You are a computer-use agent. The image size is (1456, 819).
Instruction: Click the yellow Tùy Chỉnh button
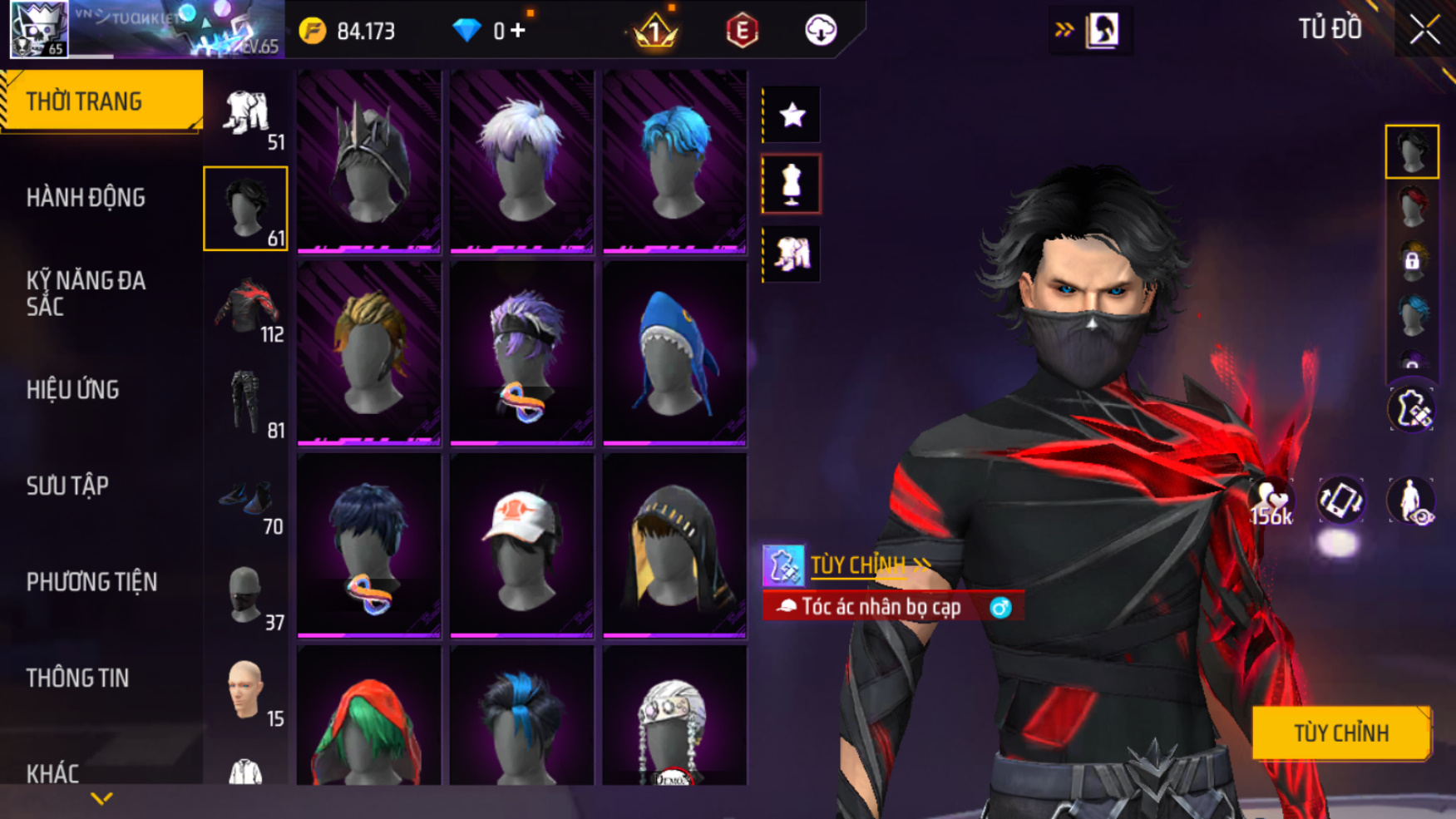tap(1340, 733)
